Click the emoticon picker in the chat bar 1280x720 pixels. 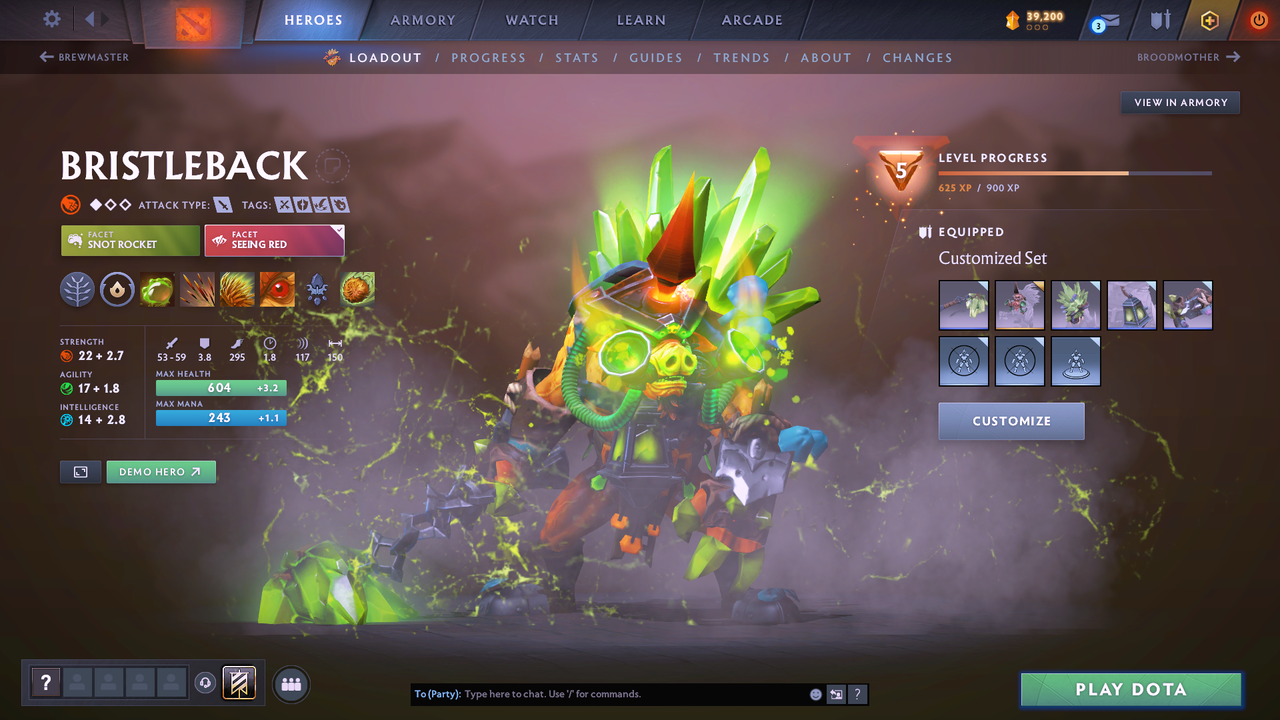[815, 693]
